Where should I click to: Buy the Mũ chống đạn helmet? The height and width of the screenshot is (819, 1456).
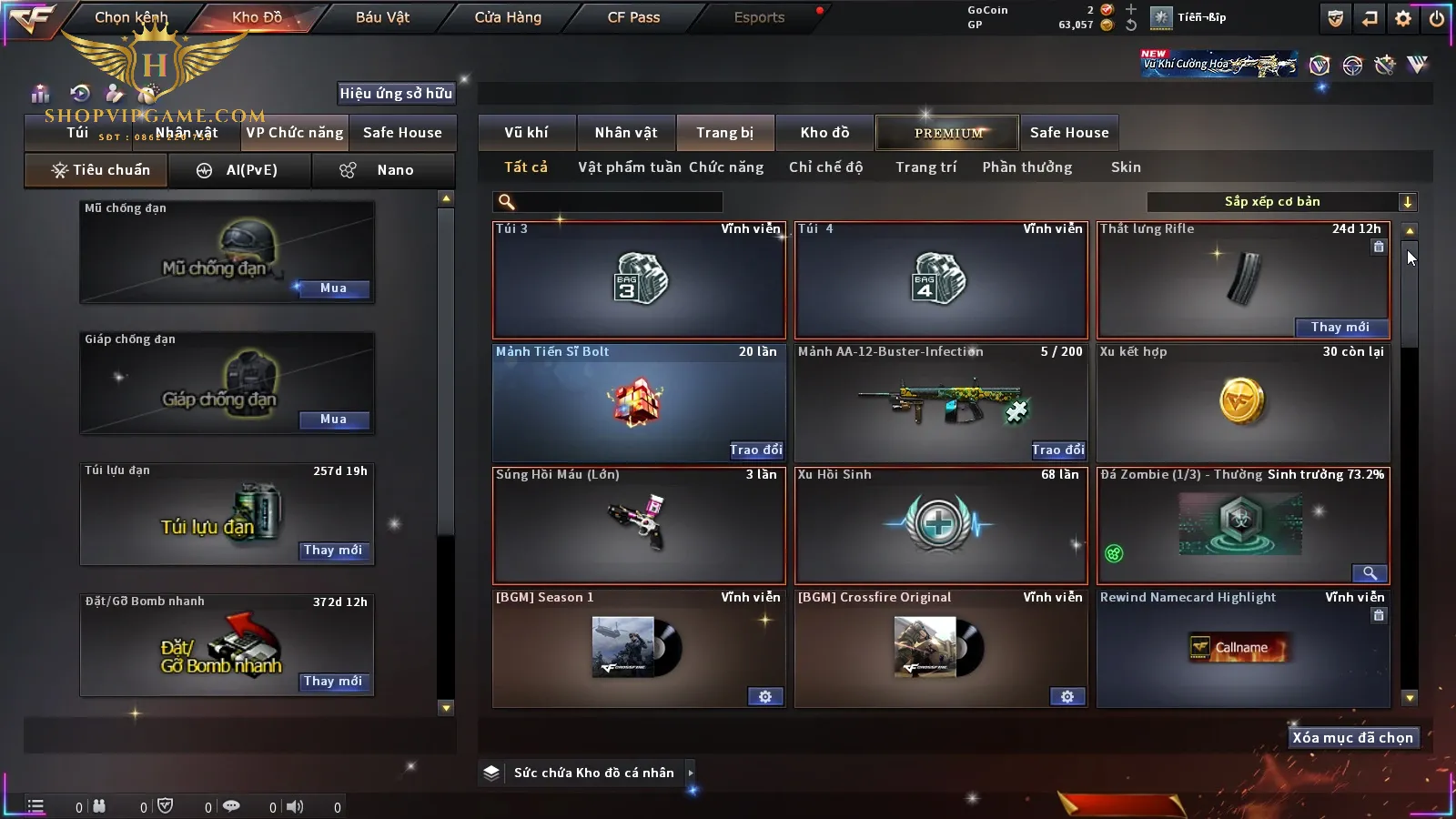333,288
